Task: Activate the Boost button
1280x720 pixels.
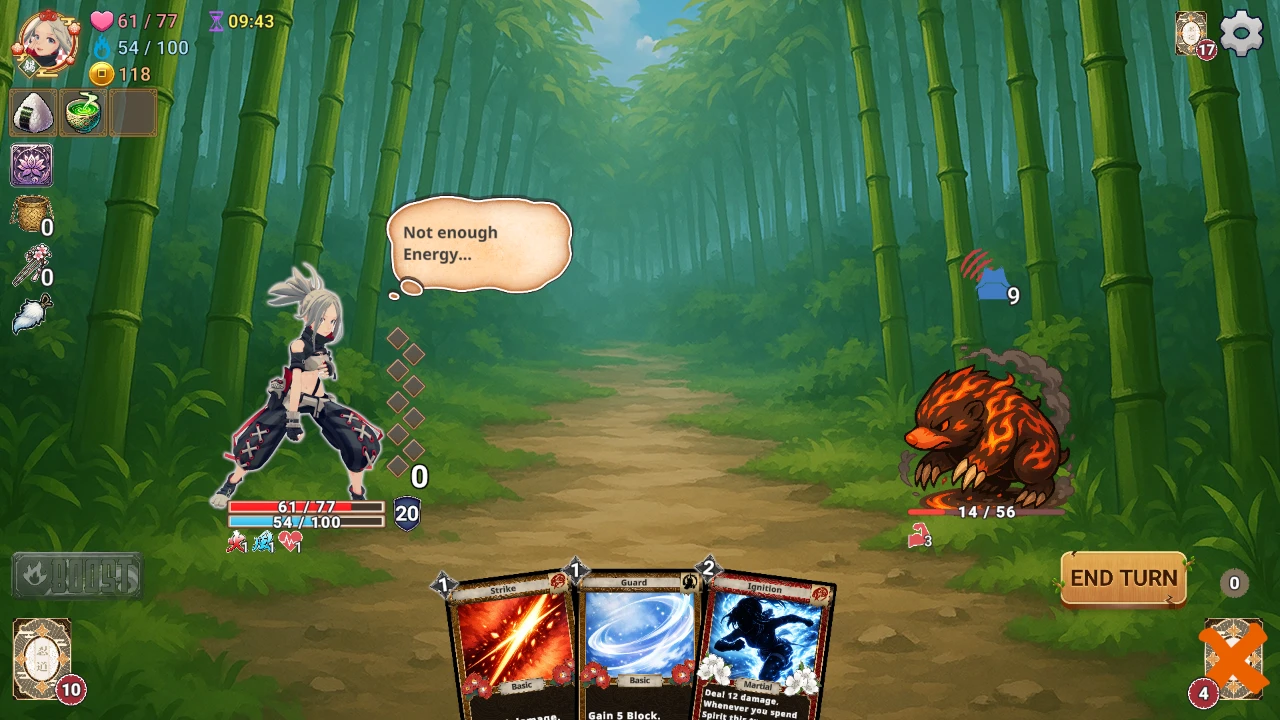Action: [x=77, y=576]
